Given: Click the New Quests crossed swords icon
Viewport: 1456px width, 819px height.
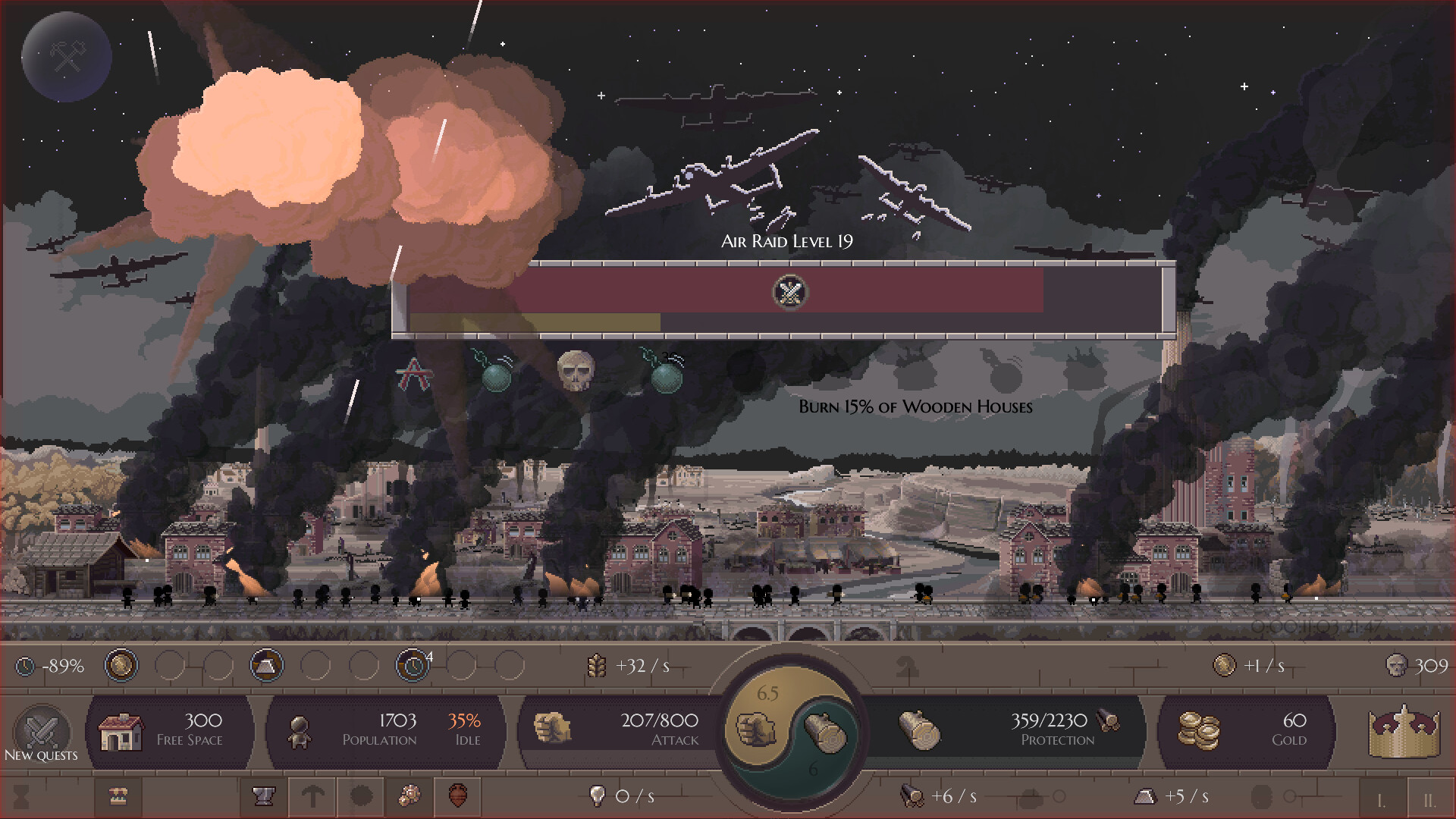Looking at the screenshot, I should [x=41, y=730].
